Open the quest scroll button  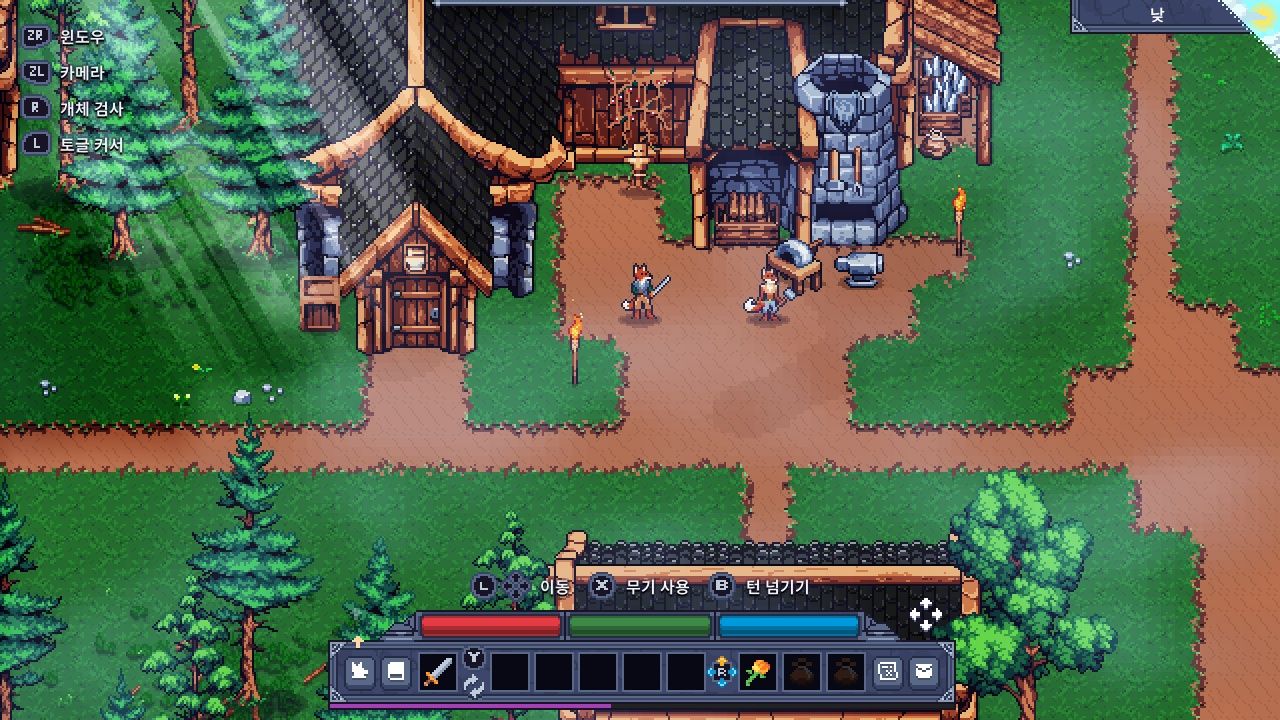(x=887, y=672)
